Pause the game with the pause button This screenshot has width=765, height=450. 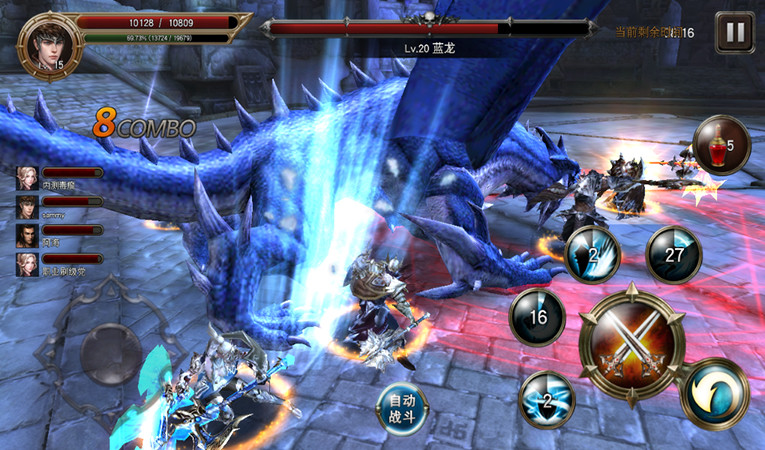735,32
